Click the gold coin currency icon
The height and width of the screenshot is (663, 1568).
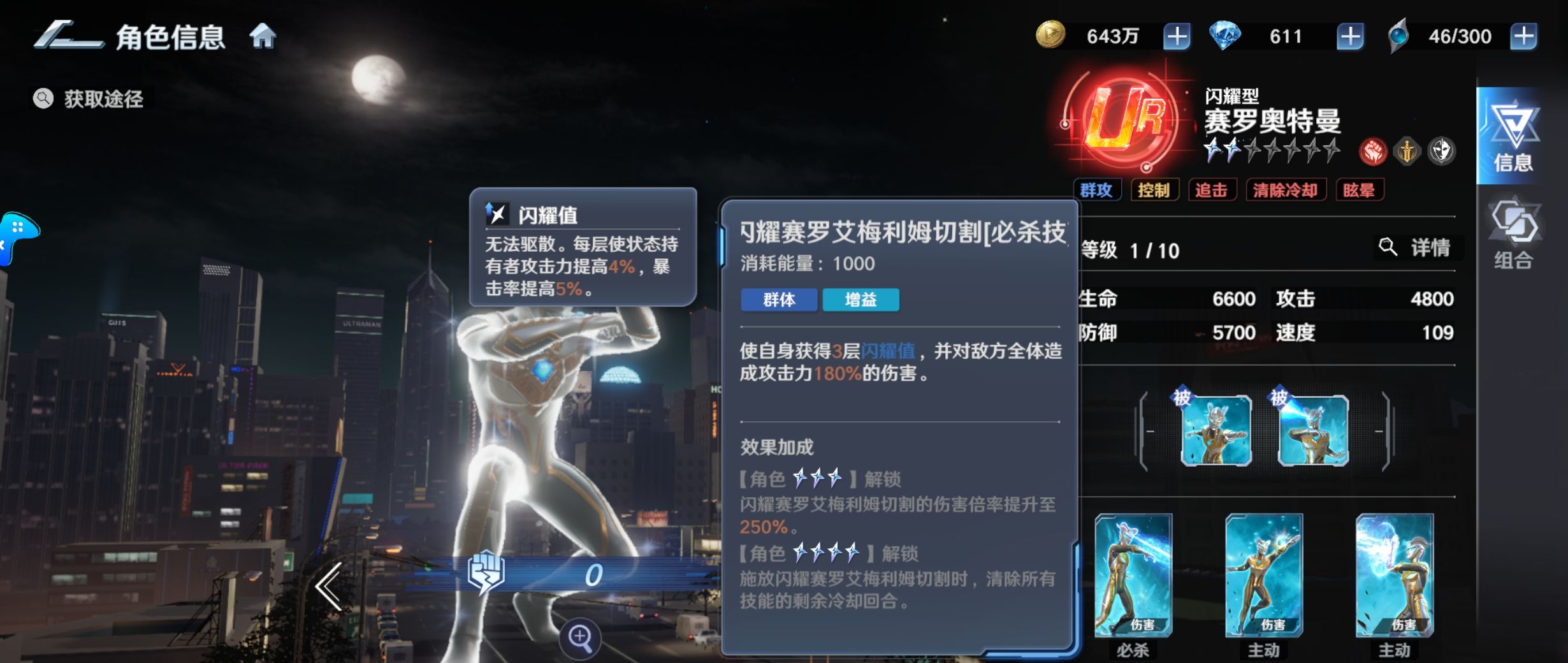[x=1052, y=37]
